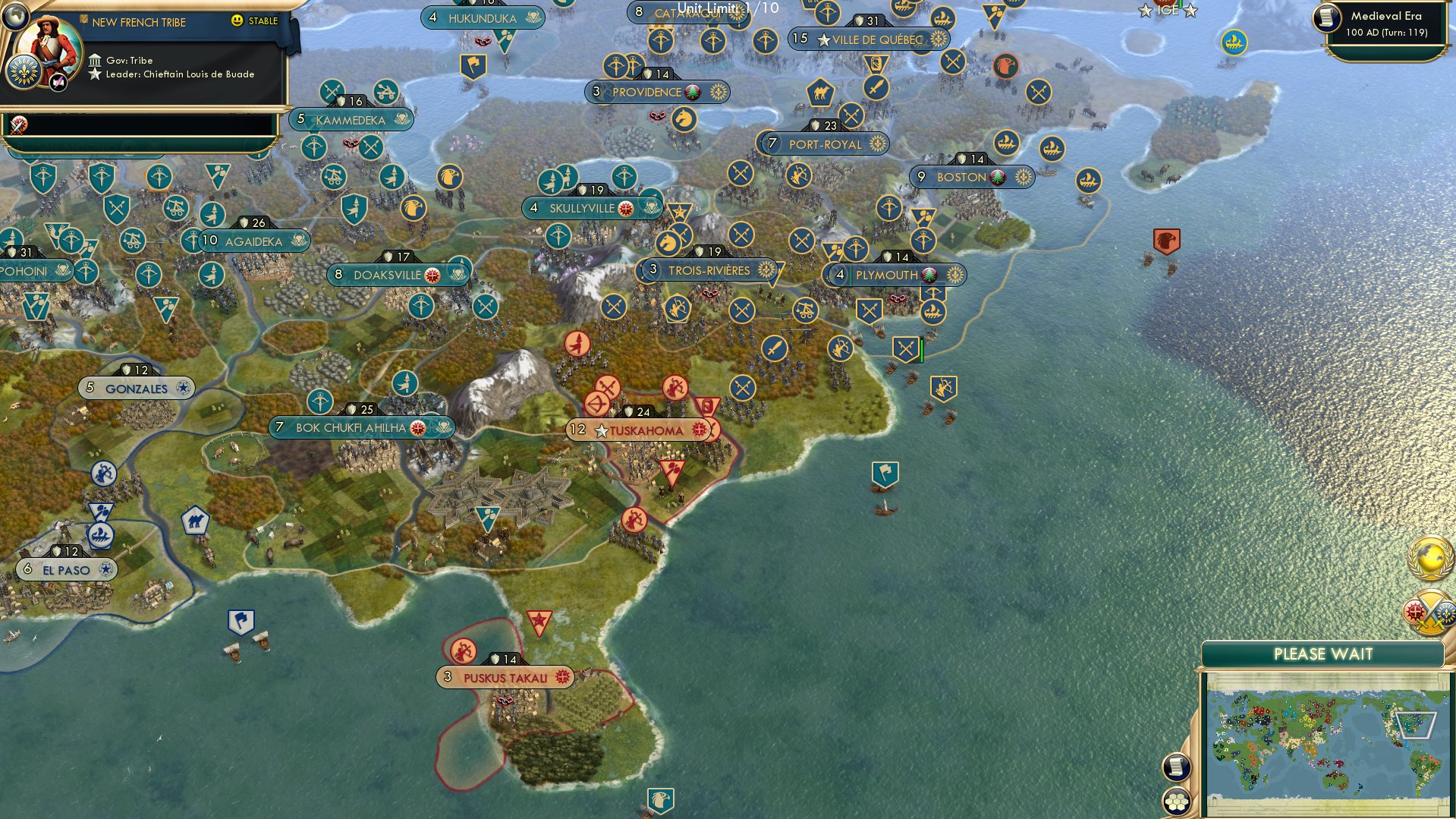
Task: Open the Bok Chukfi Ahilha city banner
Action: (x=353, y=427)
